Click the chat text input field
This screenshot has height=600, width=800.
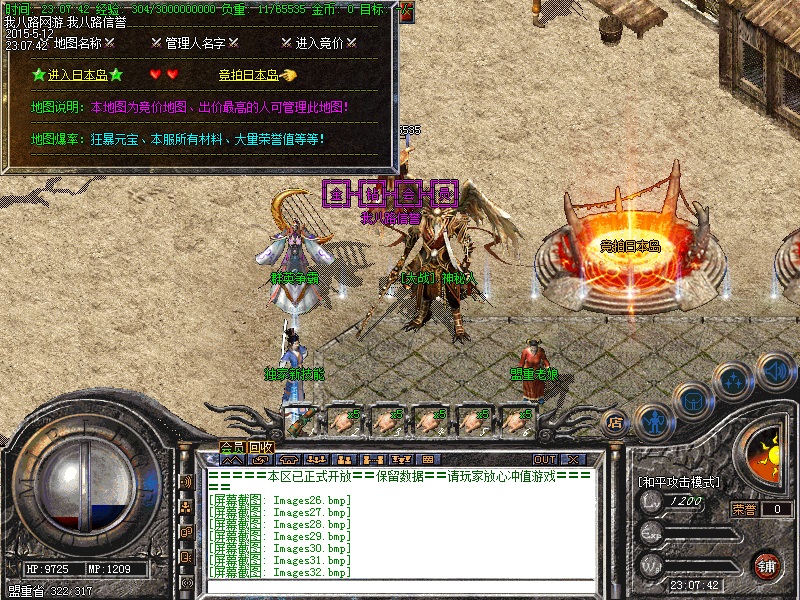pyautogui.click(x=400, y=587)
